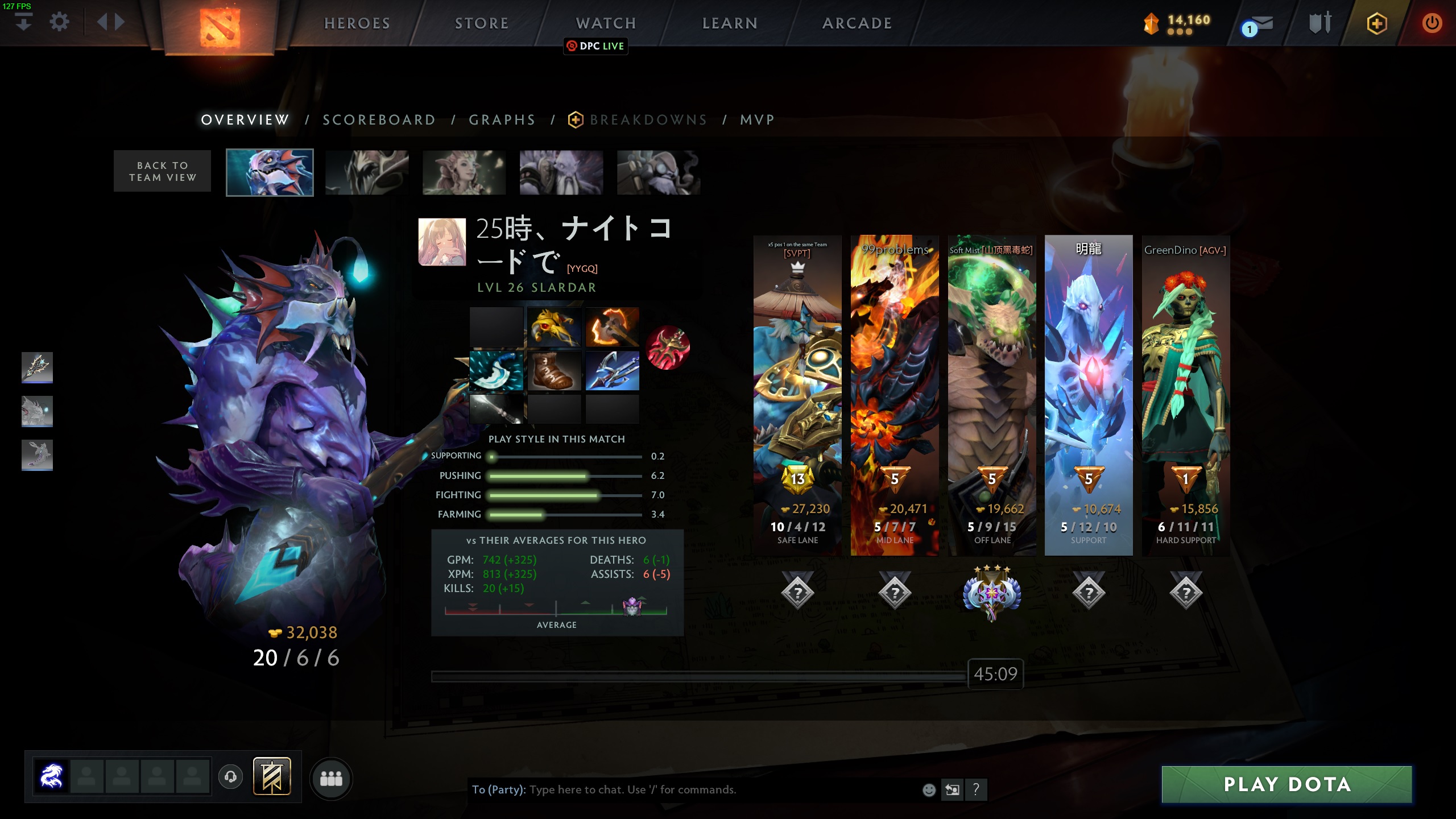The image size is (1456, 819).
Task: Select the Slardar hero portrait thumbnail
Action: tap(270, 172)
